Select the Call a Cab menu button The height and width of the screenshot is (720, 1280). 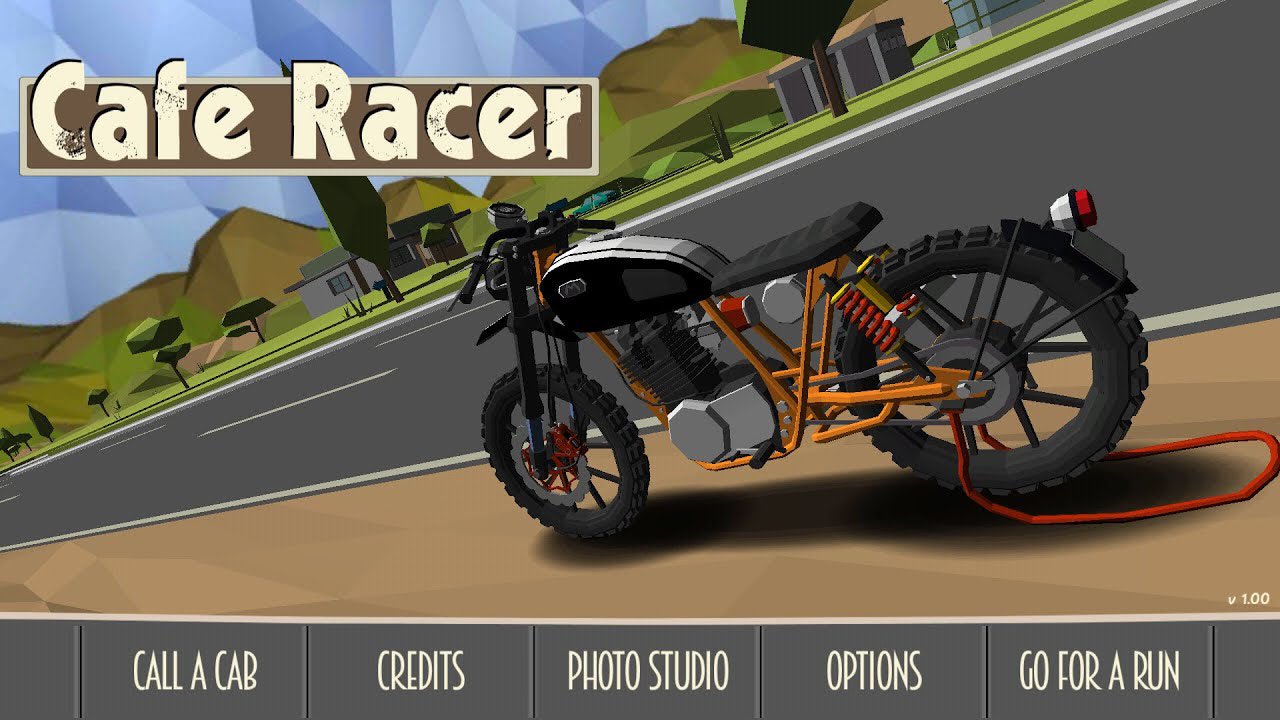tap(195, 671)
